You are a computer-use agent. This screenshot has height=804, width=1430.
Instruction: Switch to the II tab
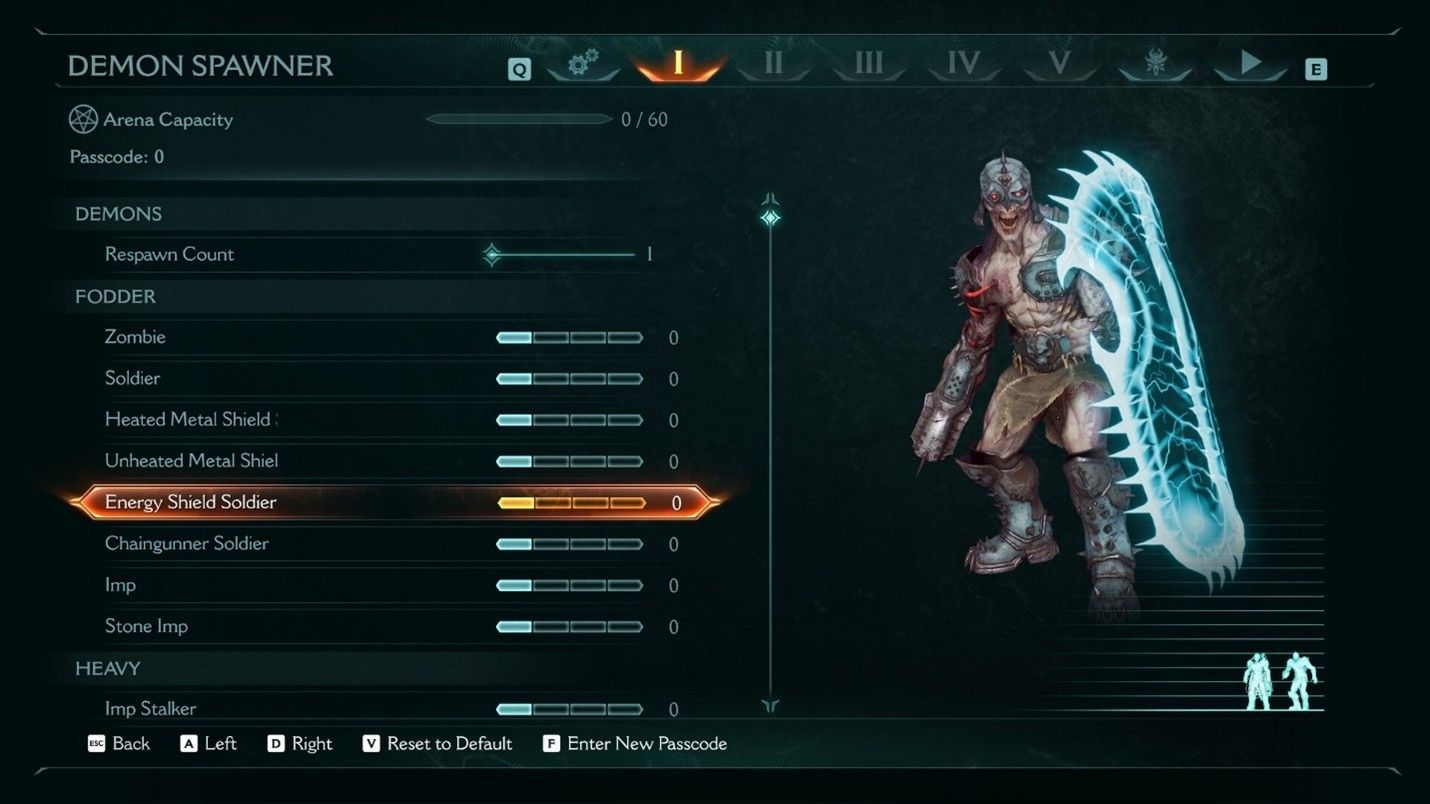point(773,62)
